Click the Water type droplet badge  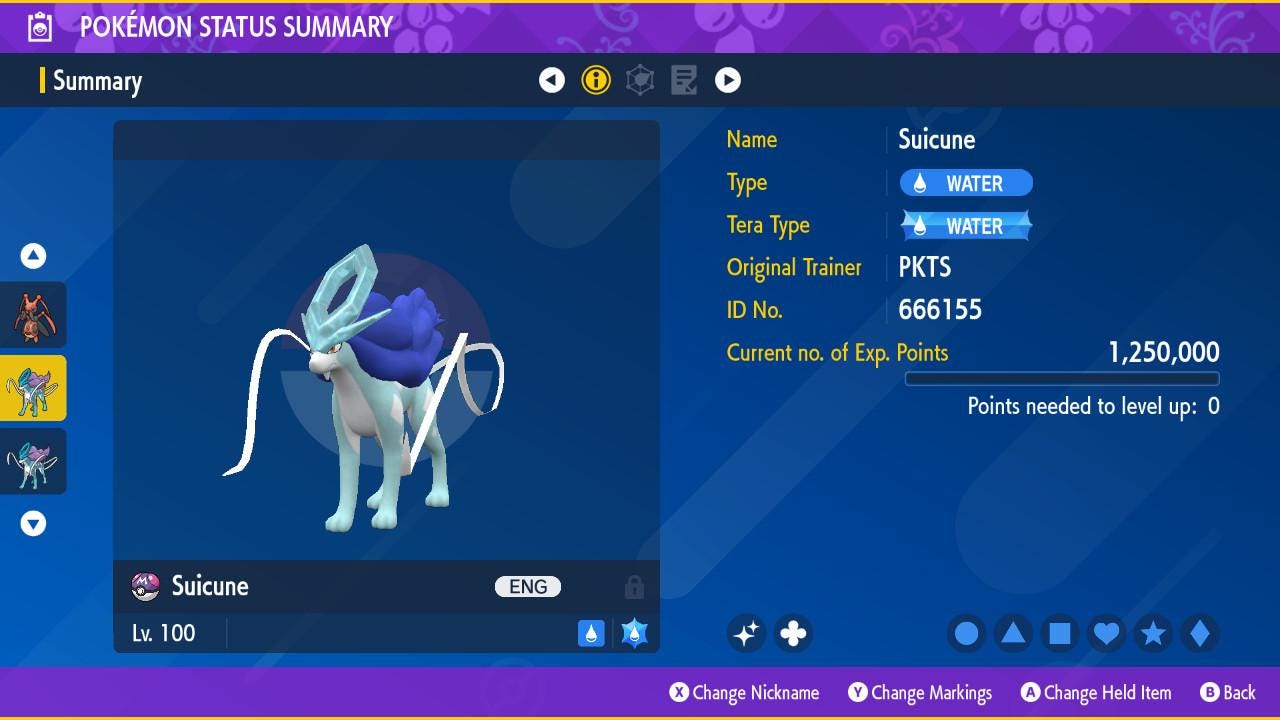tap(591, 633)
